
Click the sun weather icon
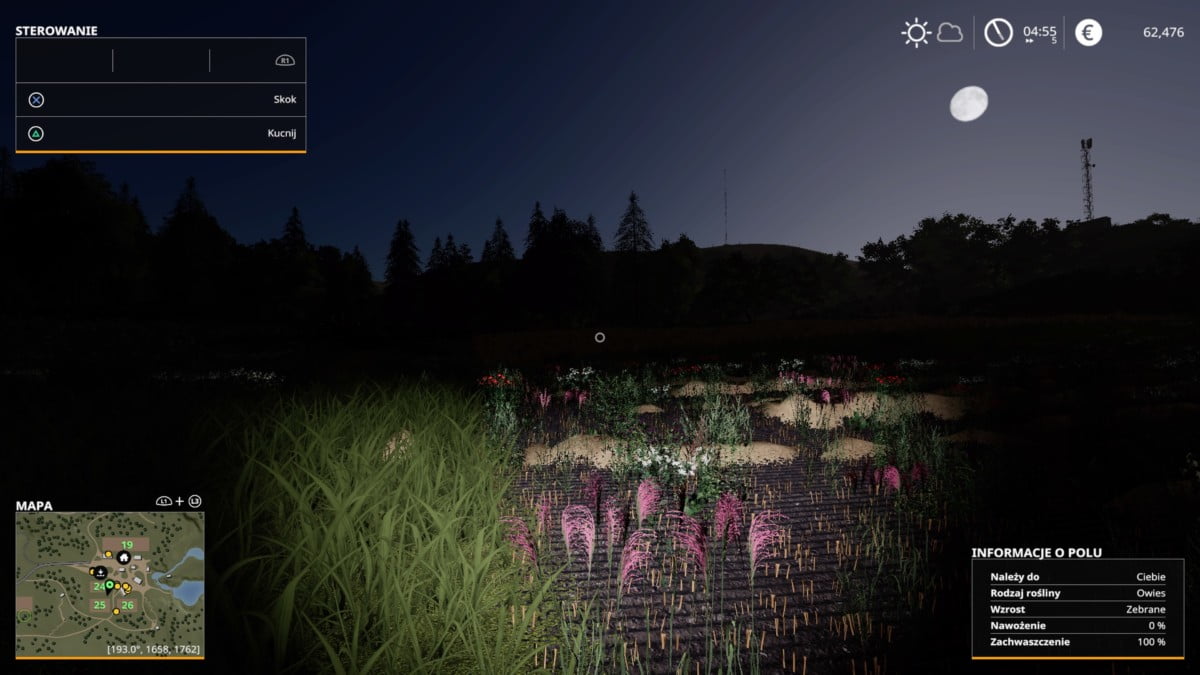916,33
